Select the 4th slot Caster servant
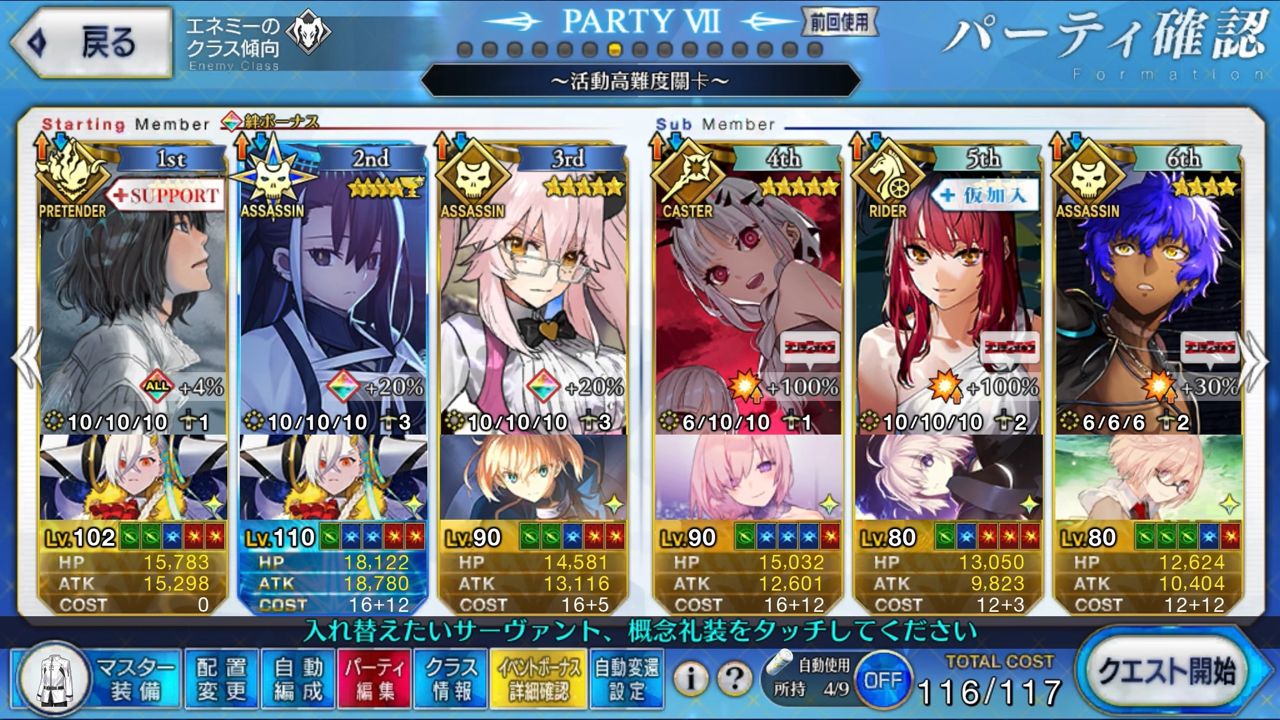Image resolution: width=1280 pixels, height=720 pixels. 746,300
